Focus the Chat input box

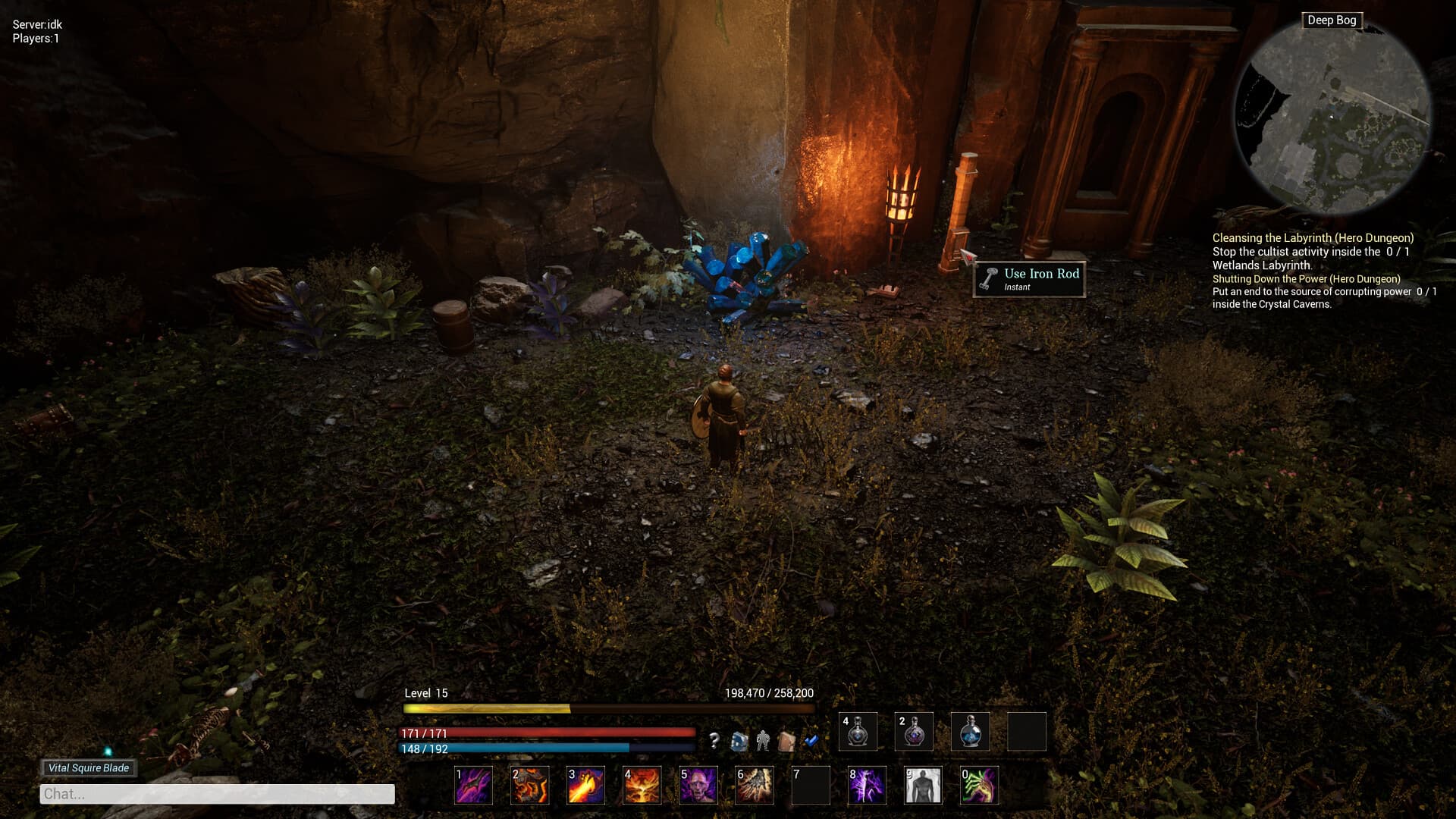(217, 794)
